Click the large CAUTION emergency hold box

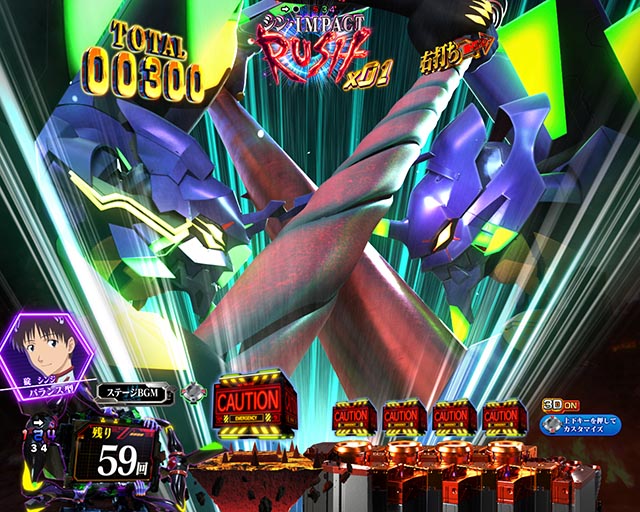point(254,403)
